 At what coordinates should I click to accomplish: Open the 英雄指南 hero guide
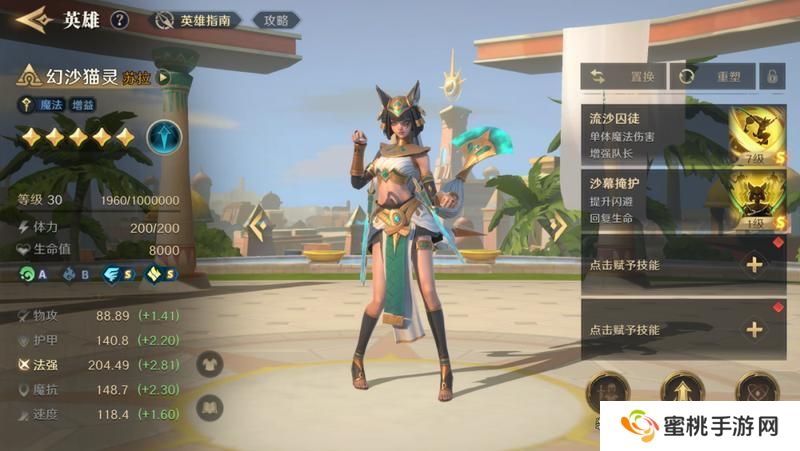click(x=193, y=20)
